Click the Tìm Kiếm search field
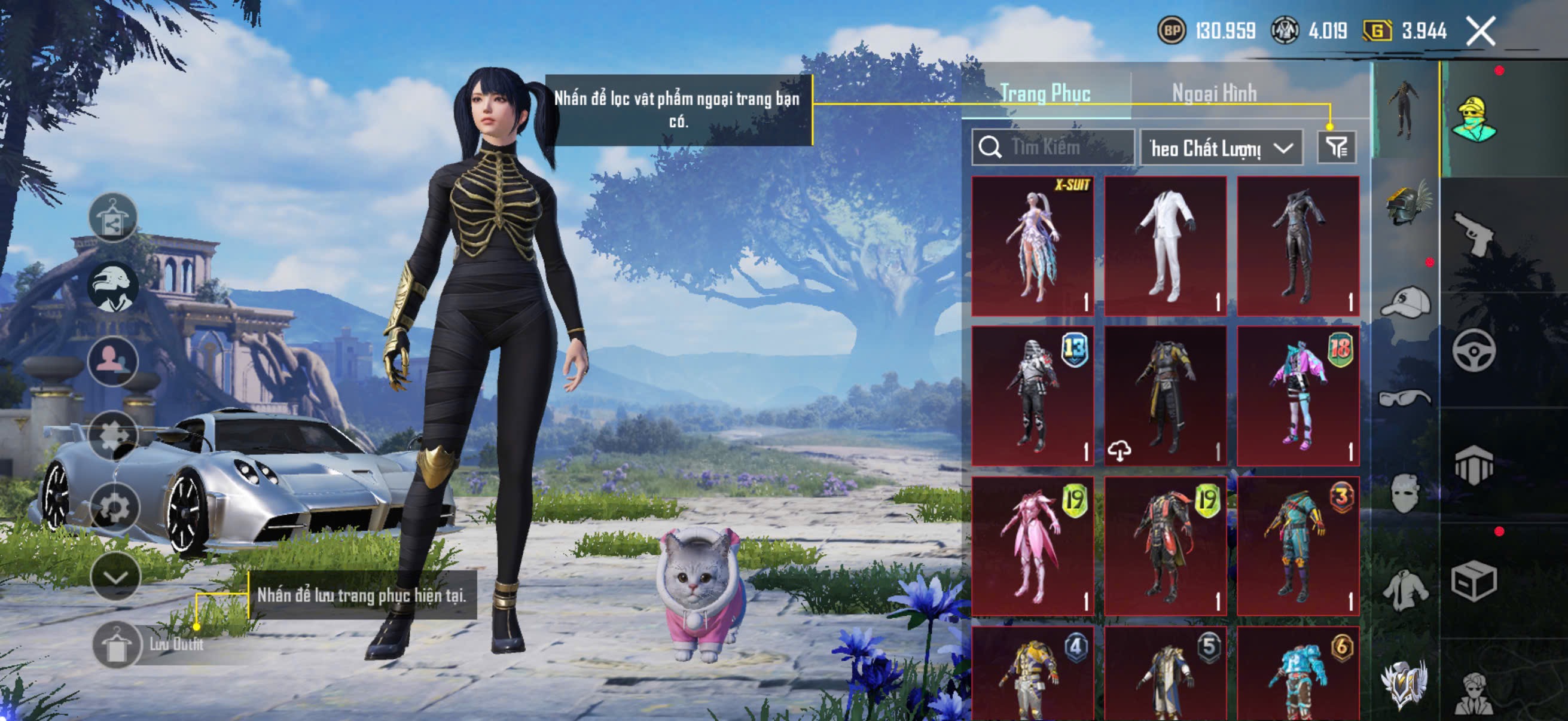The image size is (1568, 721). pyautogui.click(x=1053, y=147)
